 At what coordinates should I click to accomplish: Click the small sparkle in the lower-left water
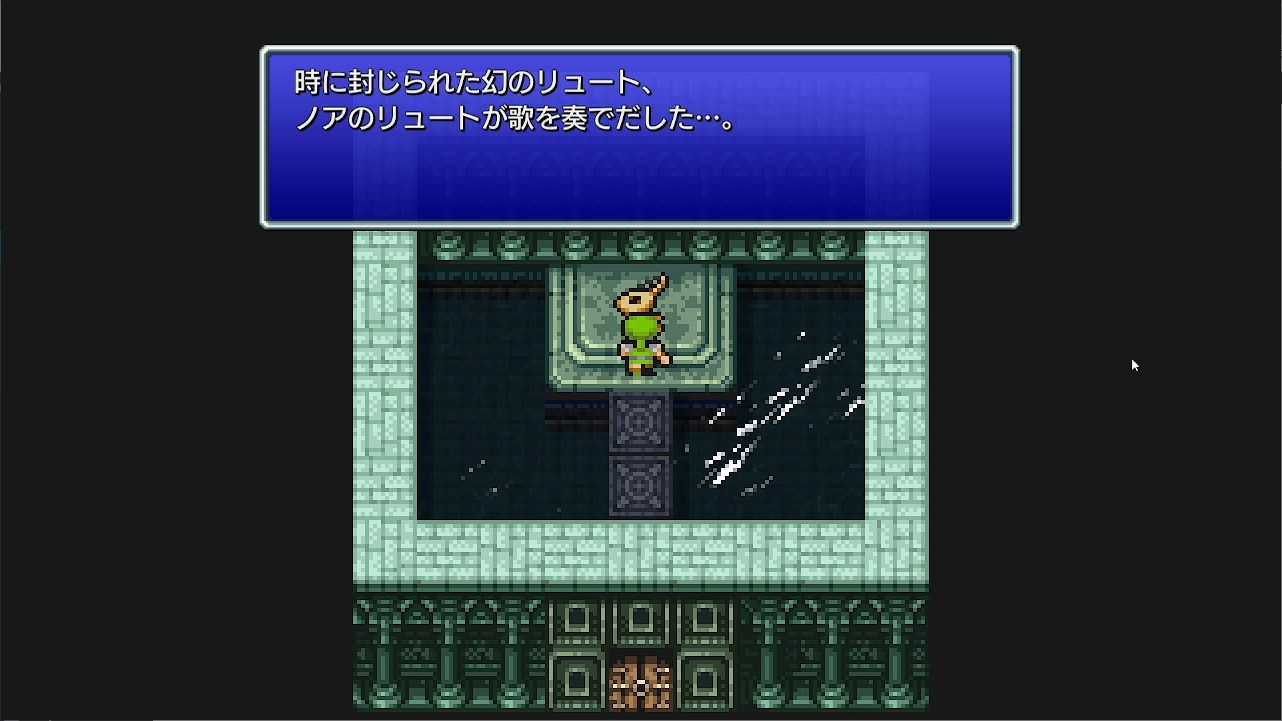[470, 470]
